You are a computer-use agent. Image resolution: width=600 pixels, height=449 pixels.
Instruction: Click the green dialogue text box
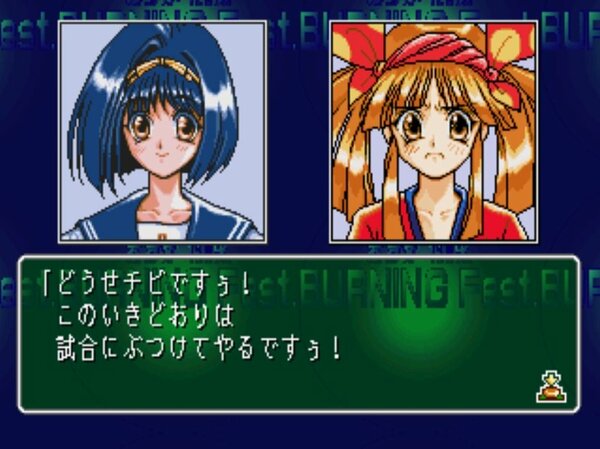click(298, 335)
